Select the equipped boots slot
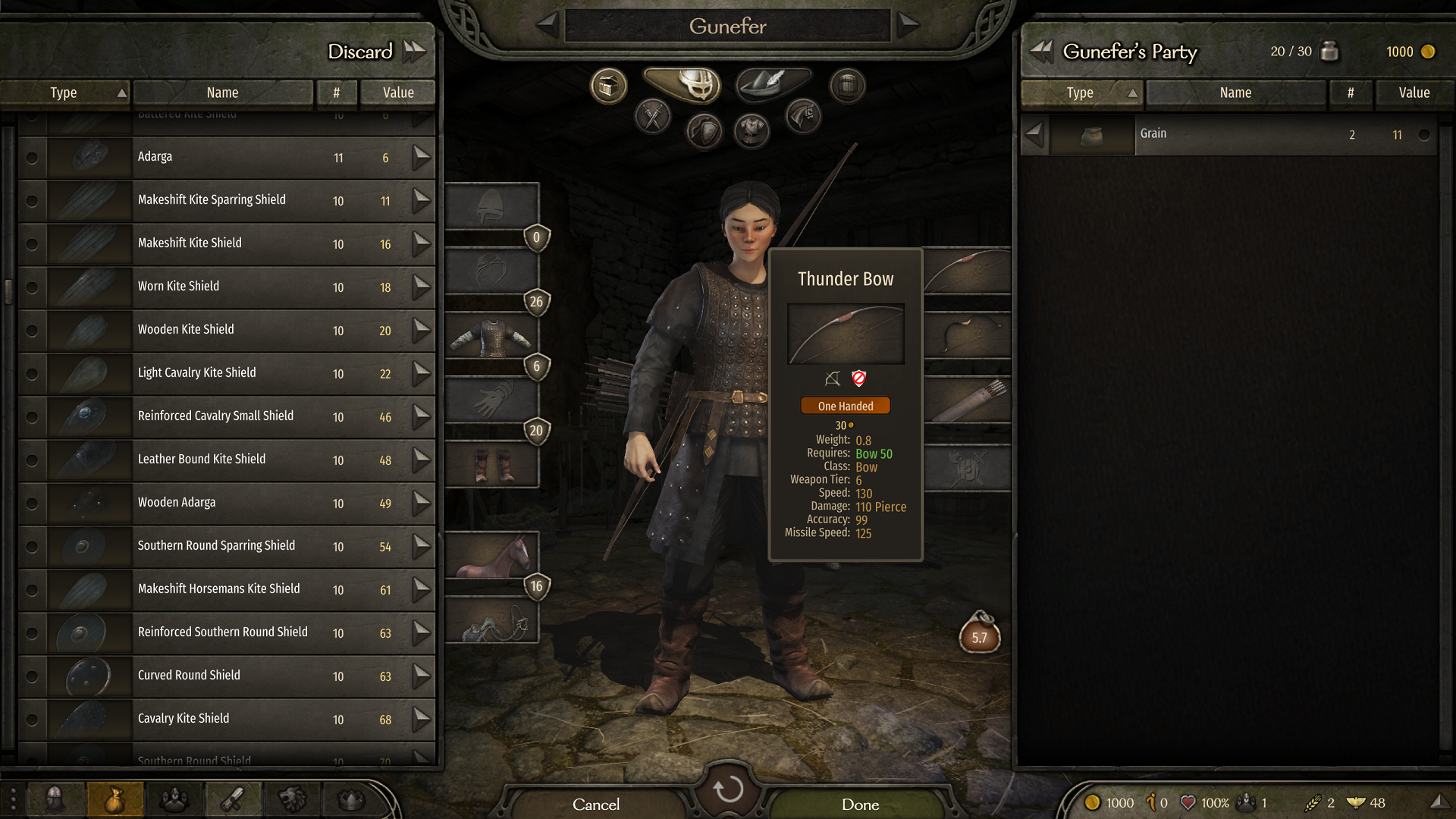Viewport: 1456px width, 819px height. [x=492, y=465]
